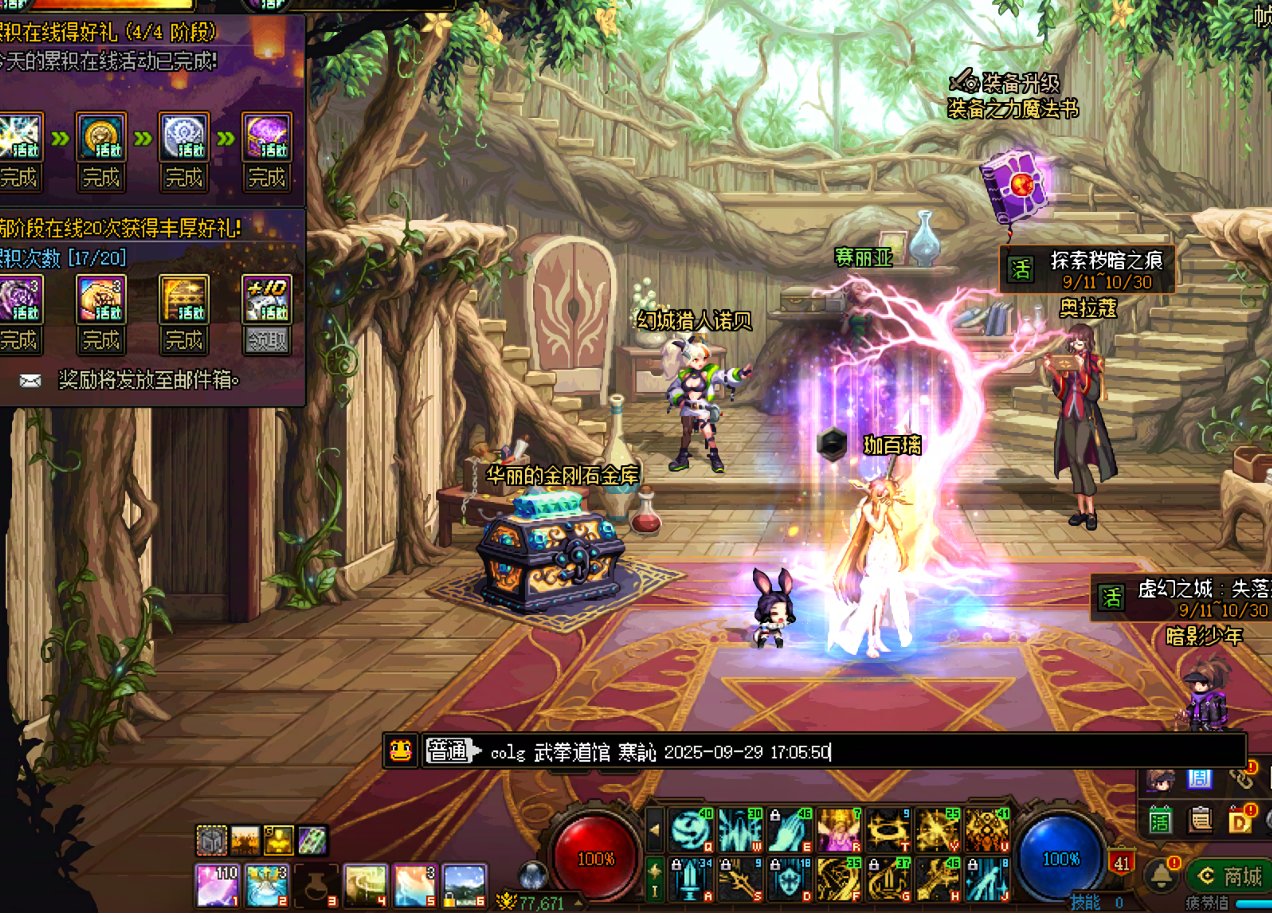The width and height of the screenshot is (1272, 919).
Task: Select the 普通 chat channel selector
Action: tap(452, 752)
